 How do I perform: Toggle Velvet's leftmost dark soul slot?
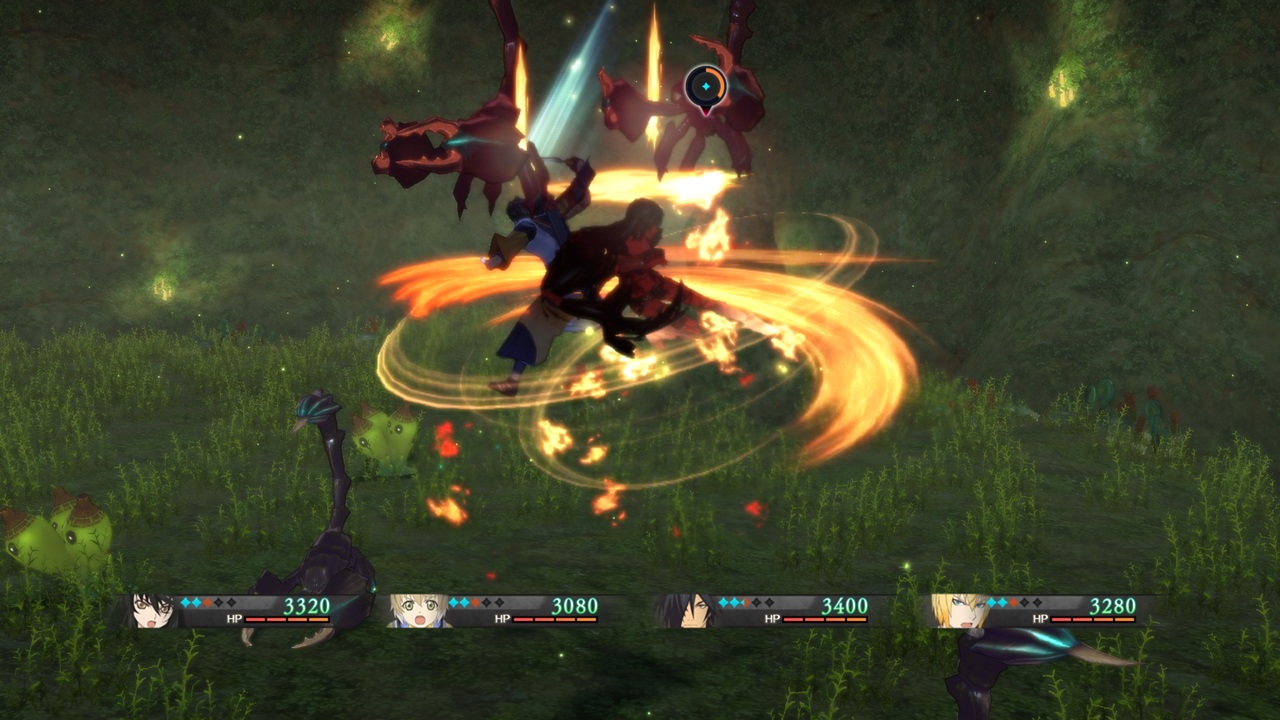[x=219, y=602]
